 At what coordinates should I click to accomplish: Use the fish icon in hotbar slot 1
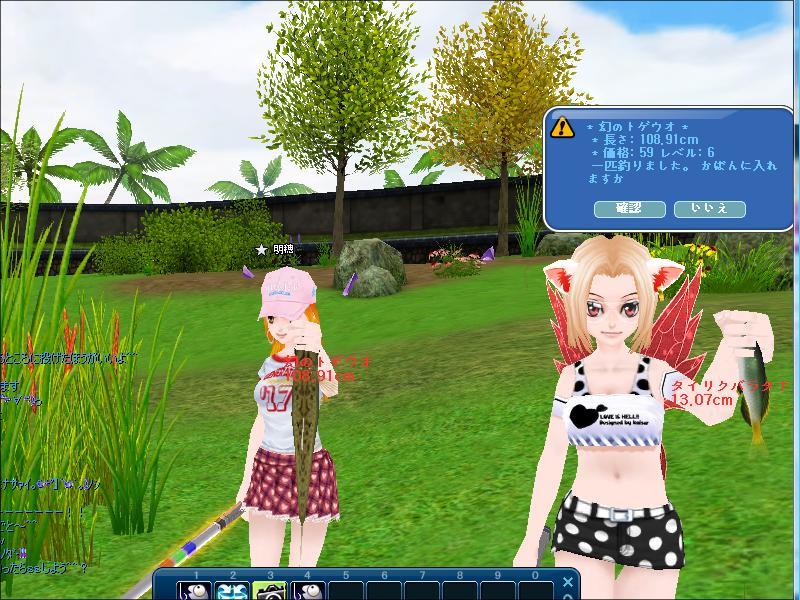(x=196, y=590)
